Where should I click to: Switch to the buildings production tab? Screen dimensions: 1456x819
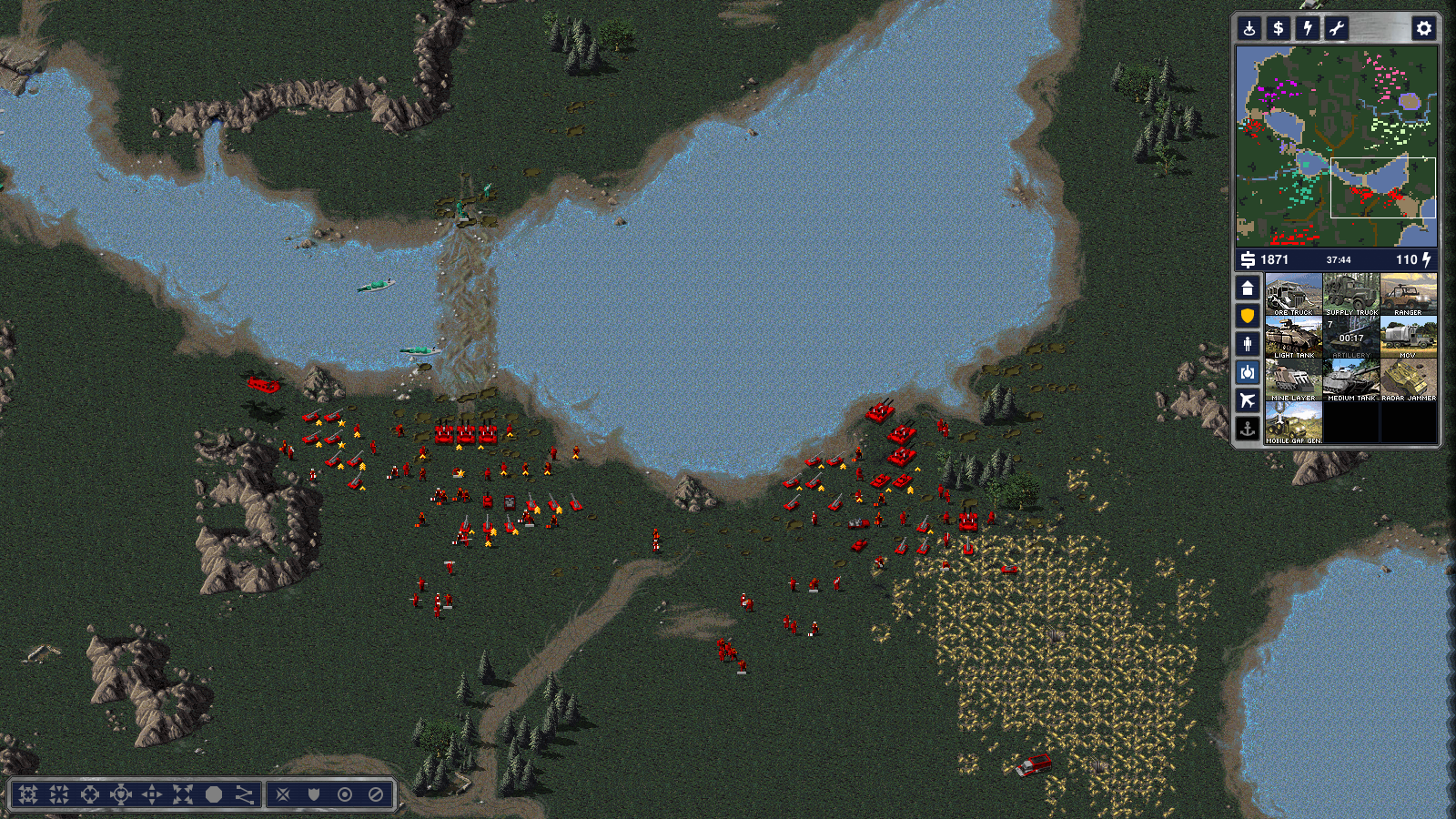(x=1248, y=288)
